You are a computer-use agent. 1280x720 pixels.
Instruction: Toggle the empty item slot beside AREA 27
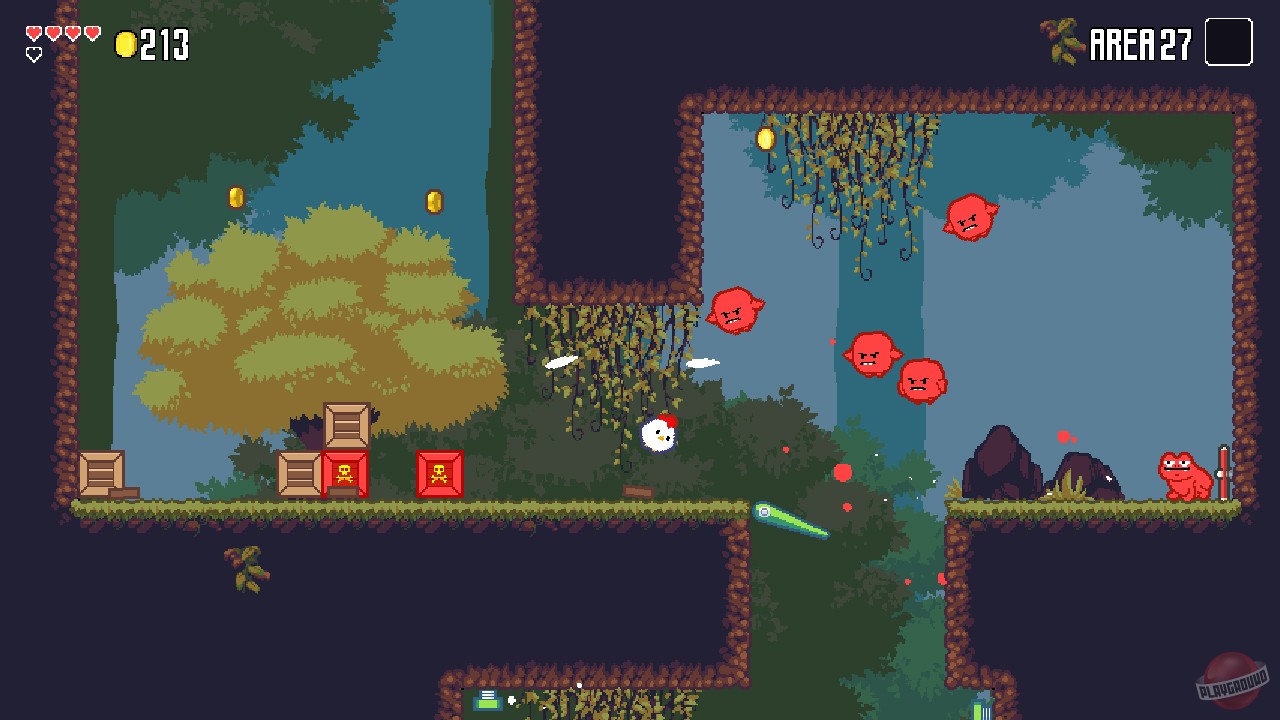[1228, 42]
